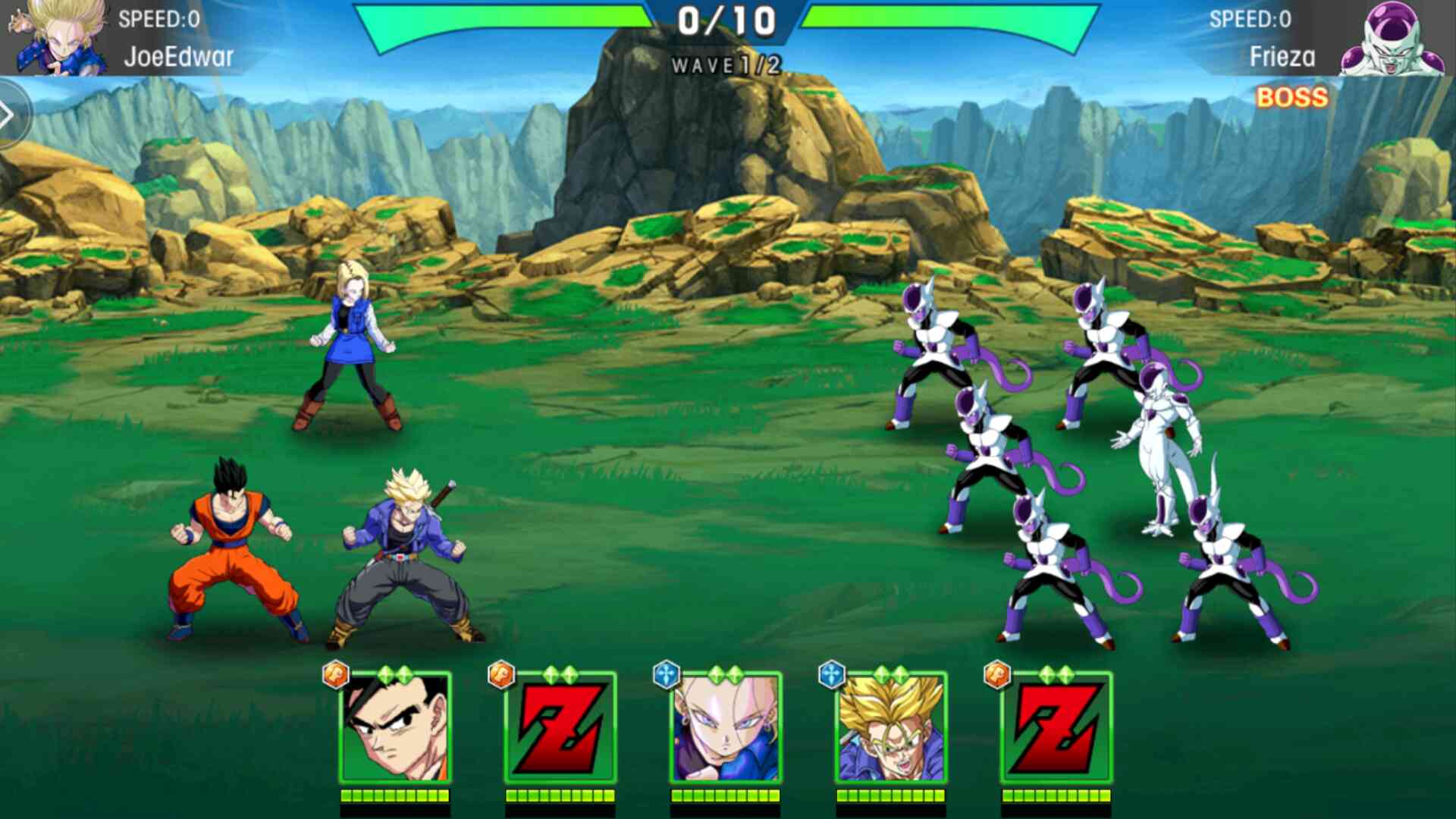Click the Frieza boss portrait
Screen dimensions: 1456x819
click(x=1392, y=39)
